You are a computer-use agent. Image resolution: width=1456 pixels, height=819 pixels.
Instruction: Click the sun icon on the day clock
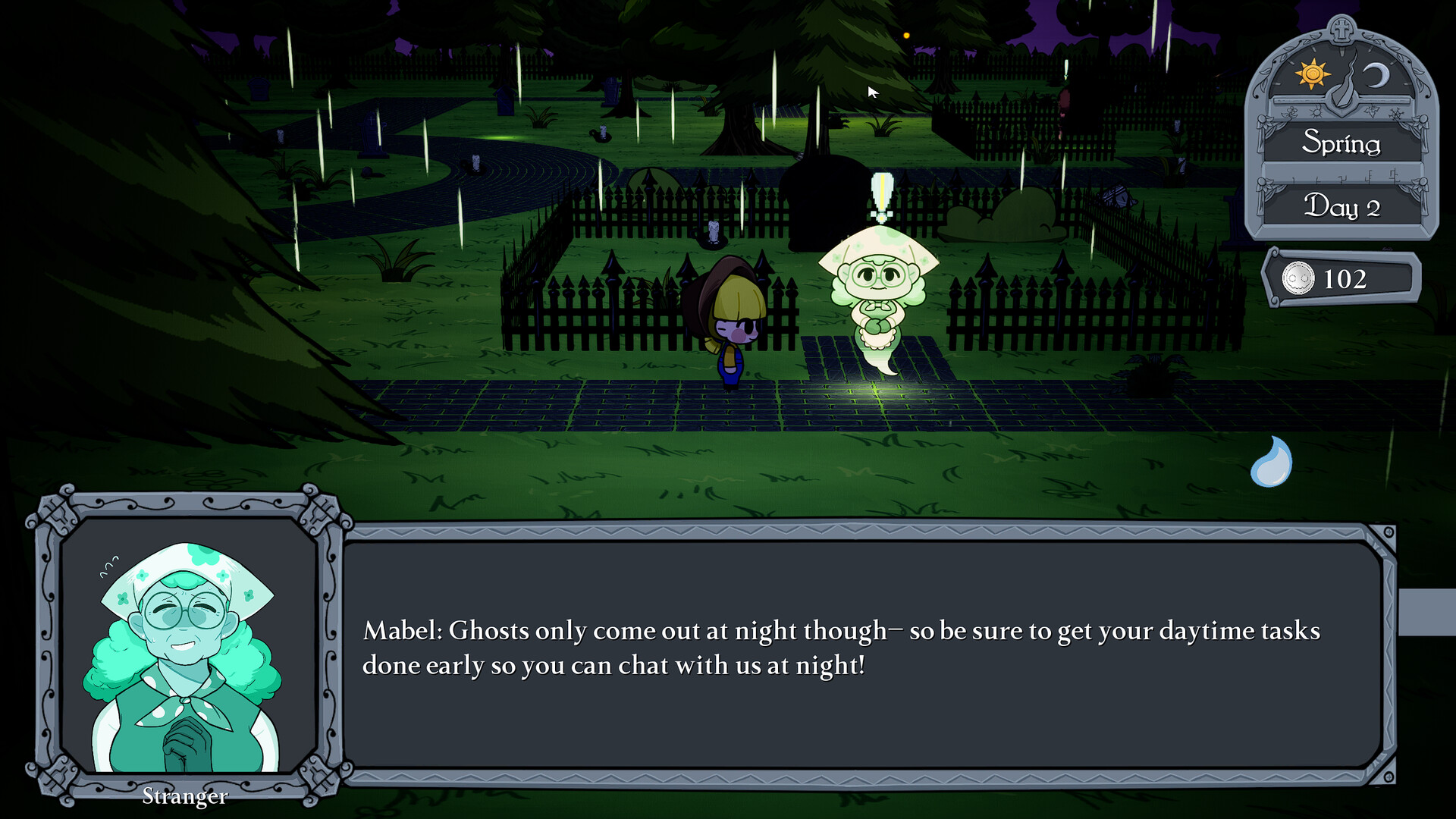tap(1312, 72)
